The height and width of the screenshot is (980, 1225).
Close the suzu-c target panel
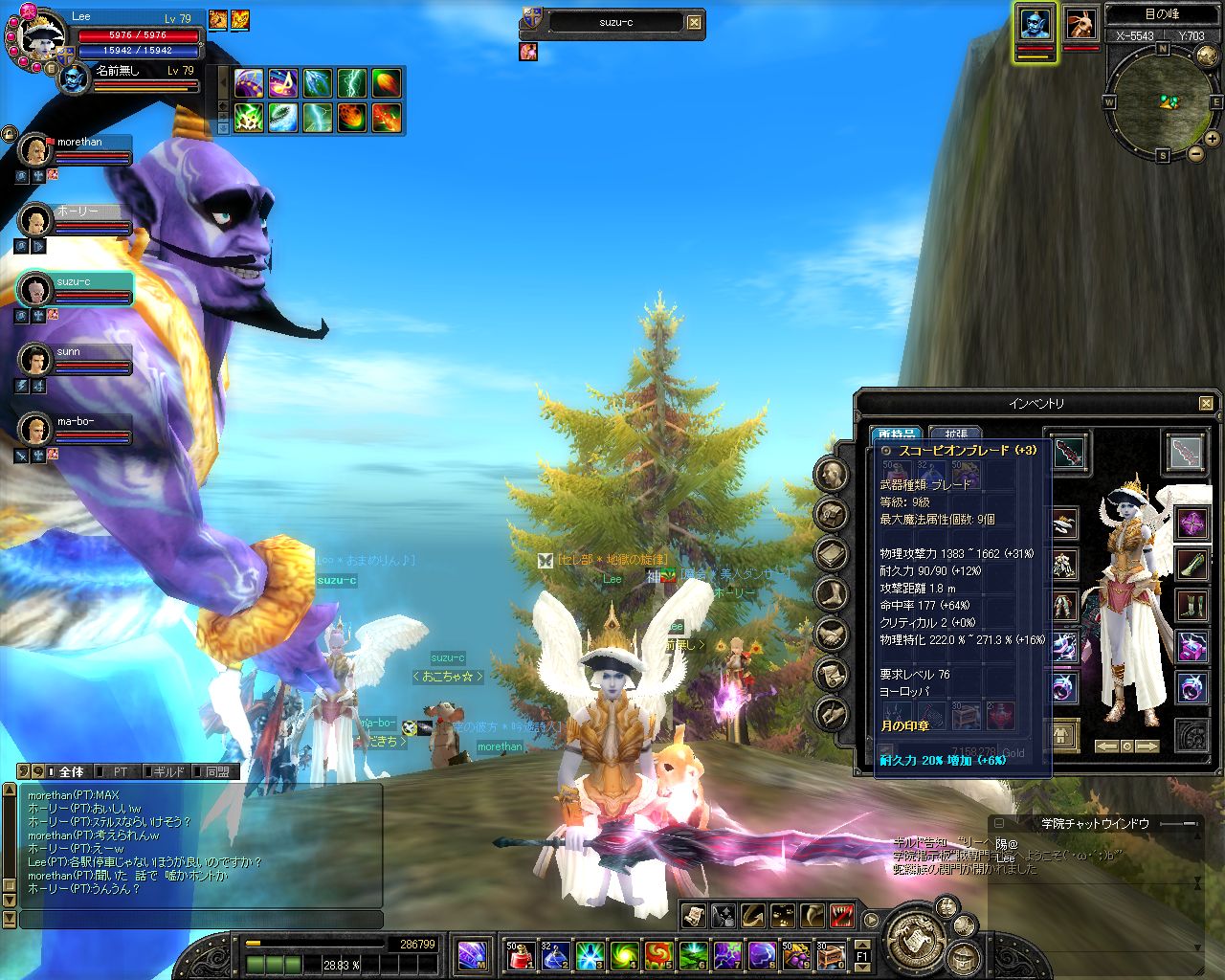point(695,23)
